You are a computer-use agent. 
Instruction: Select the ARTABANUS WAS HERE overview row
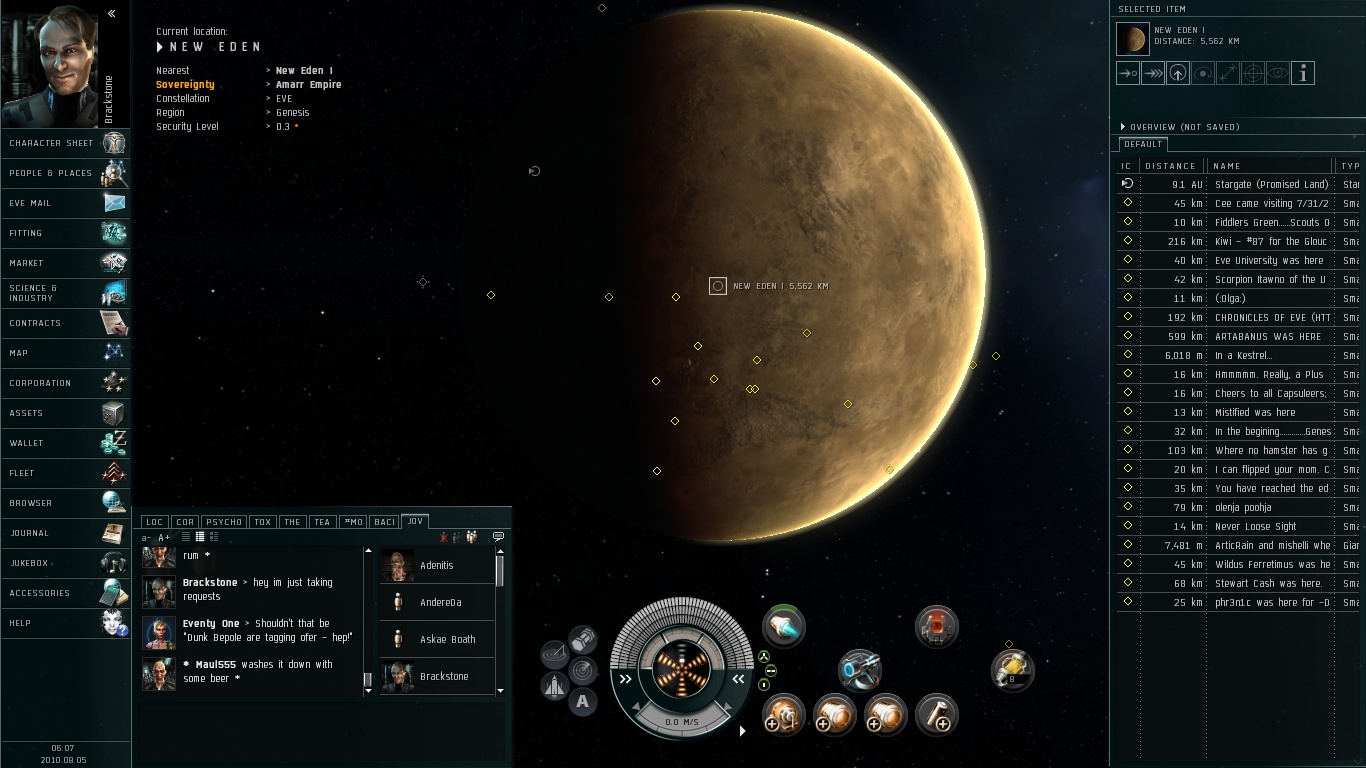1267,337
